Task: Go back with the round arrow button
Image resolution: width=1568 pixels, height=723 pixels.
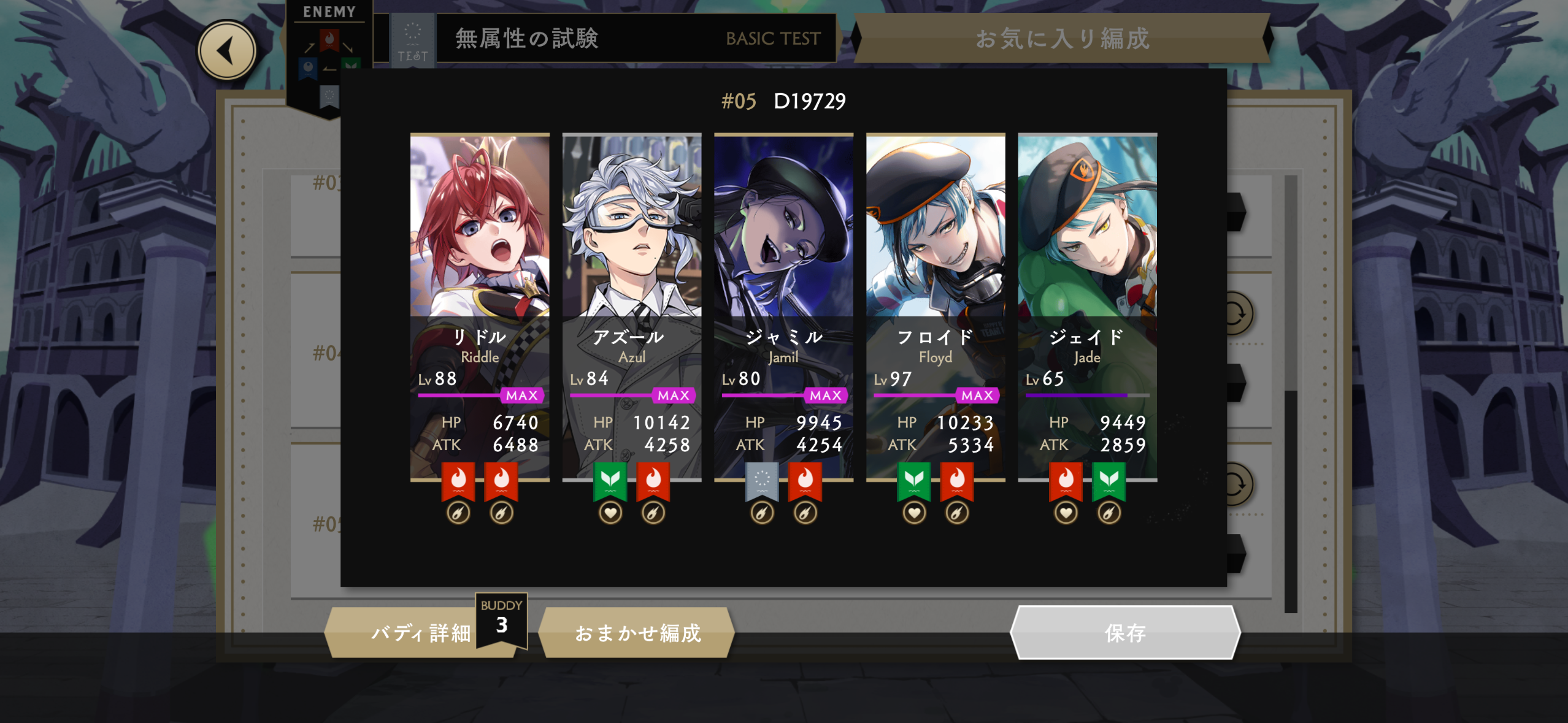Action: [x=226, y=50]
